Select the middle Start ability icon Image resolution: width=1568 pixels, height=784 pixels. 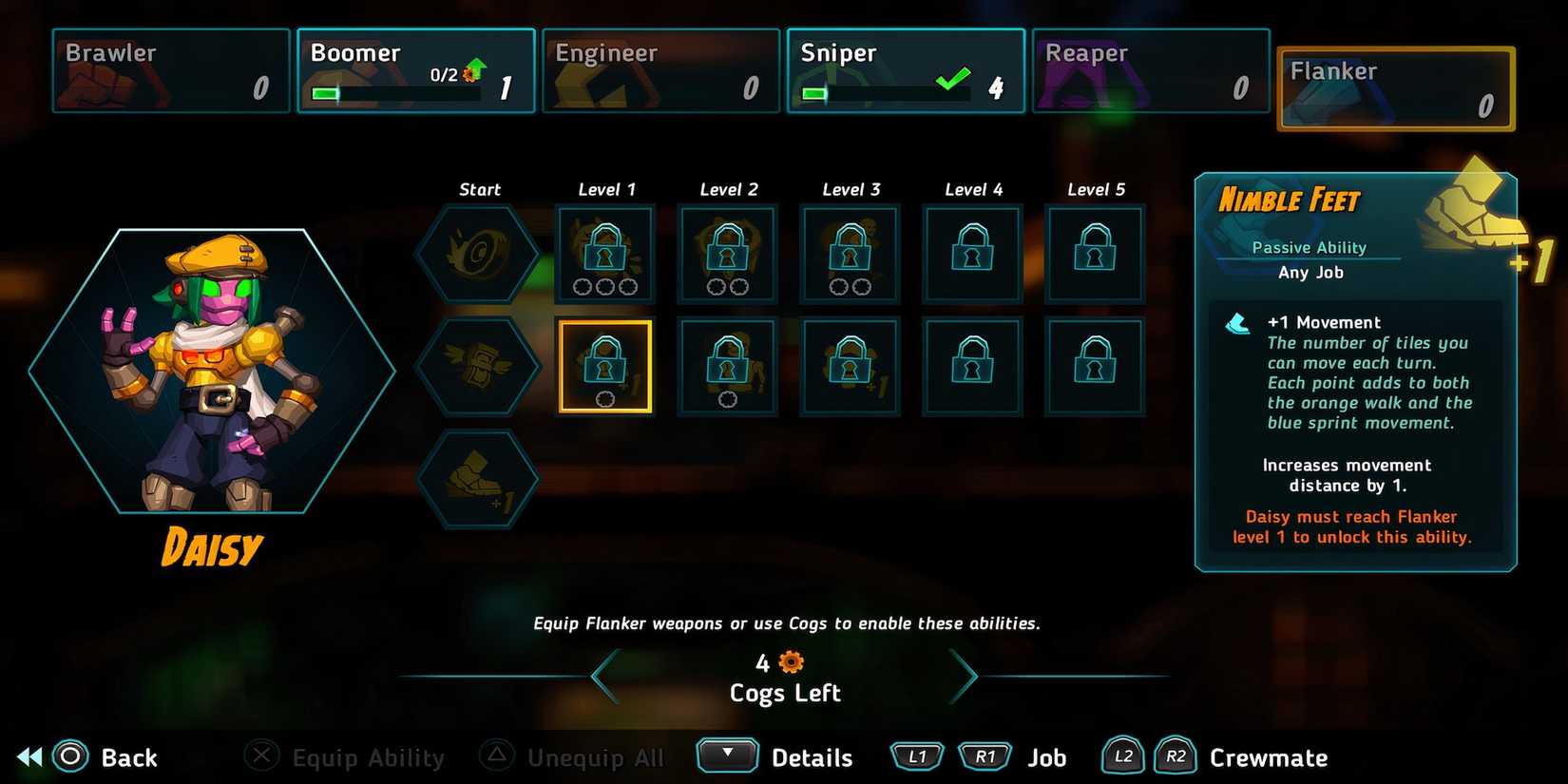[478, 364]
